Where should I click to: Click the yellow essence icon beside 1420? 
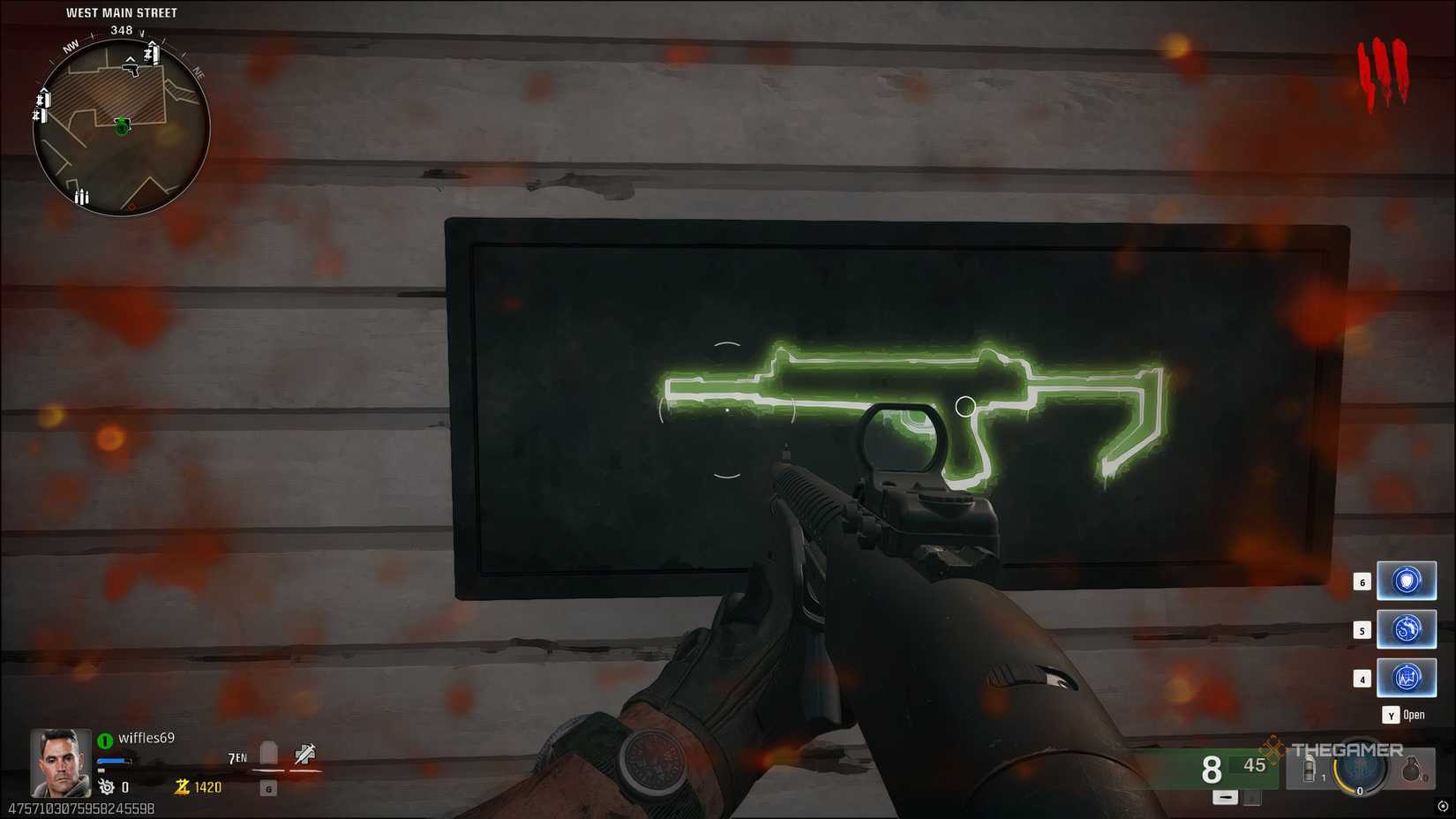181,786
